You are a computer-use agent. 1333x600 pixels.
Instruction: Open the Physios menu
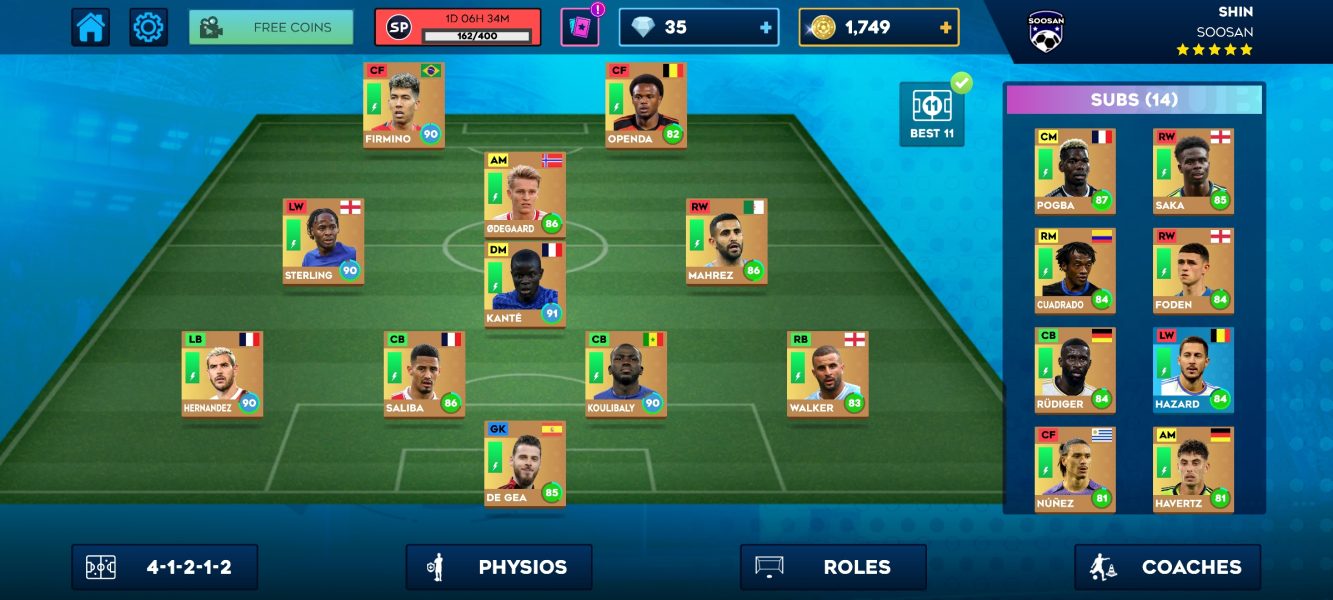[x=498, y=567]
